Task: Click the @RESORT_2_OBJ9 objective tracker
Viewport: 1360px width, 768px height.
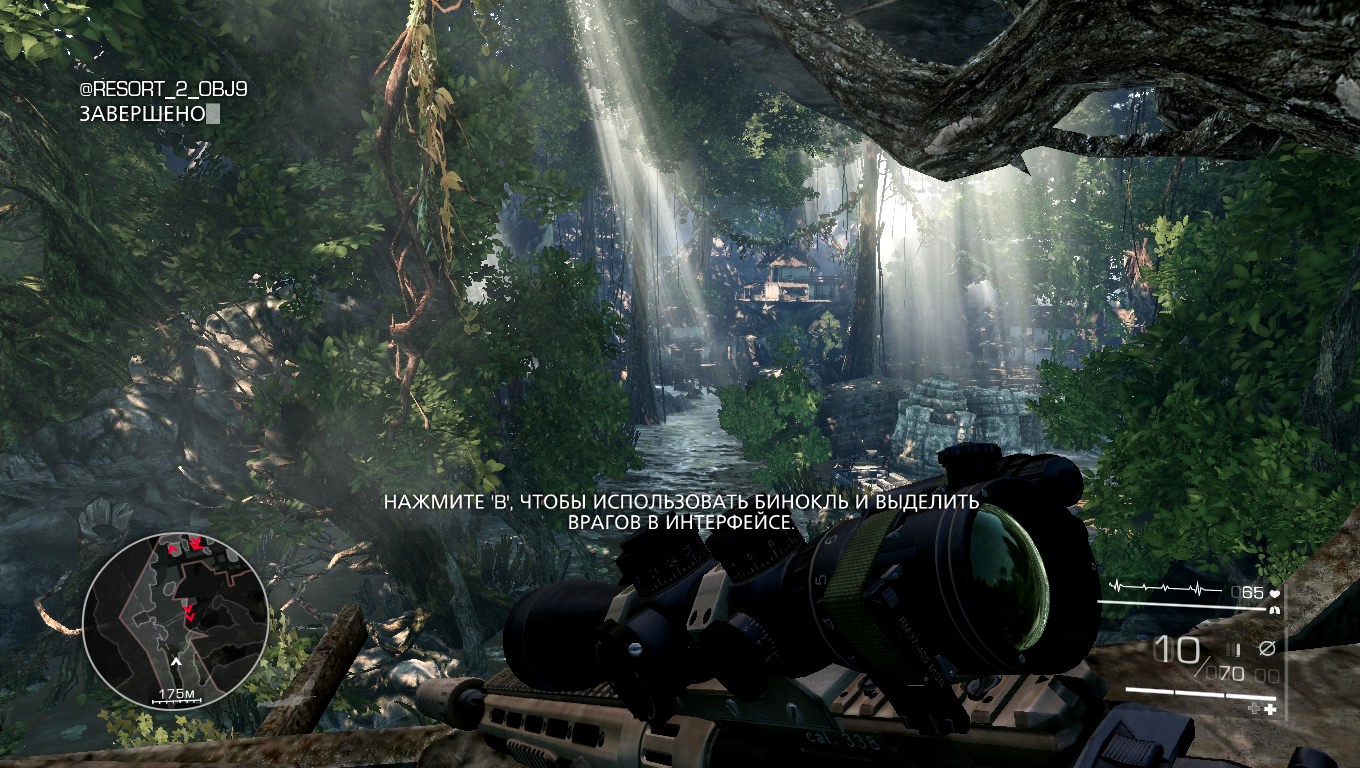Action: tap(163, 90)
